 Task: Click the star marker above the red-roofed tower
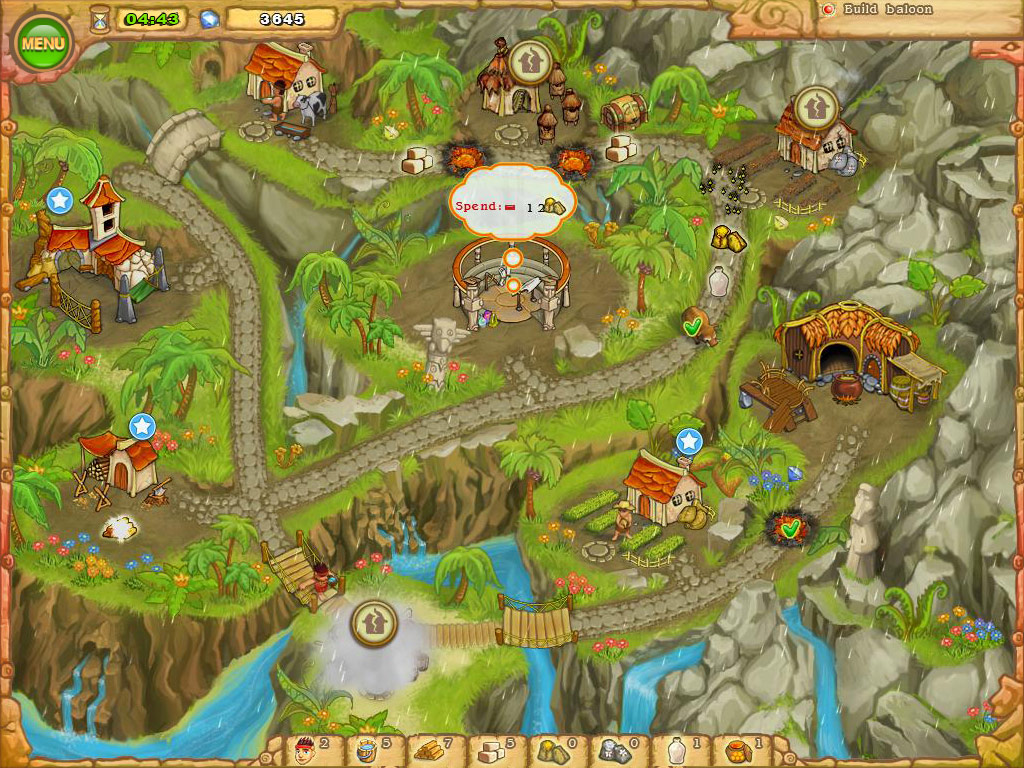[60, 200]
